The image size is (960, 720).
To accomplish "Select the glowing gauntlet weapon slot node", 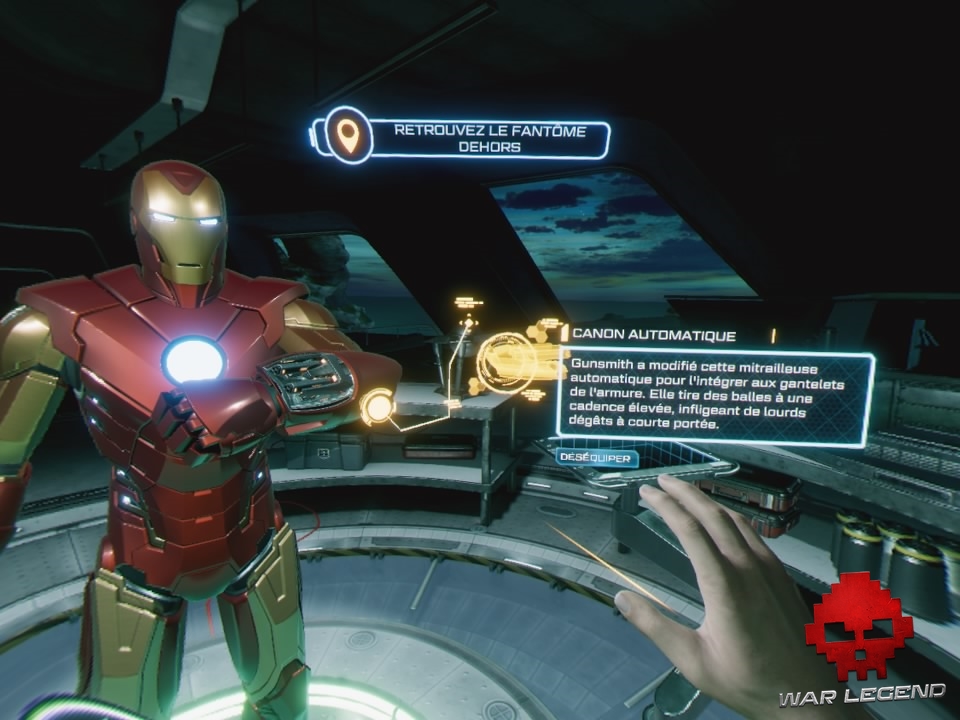I will pos(377,407).
